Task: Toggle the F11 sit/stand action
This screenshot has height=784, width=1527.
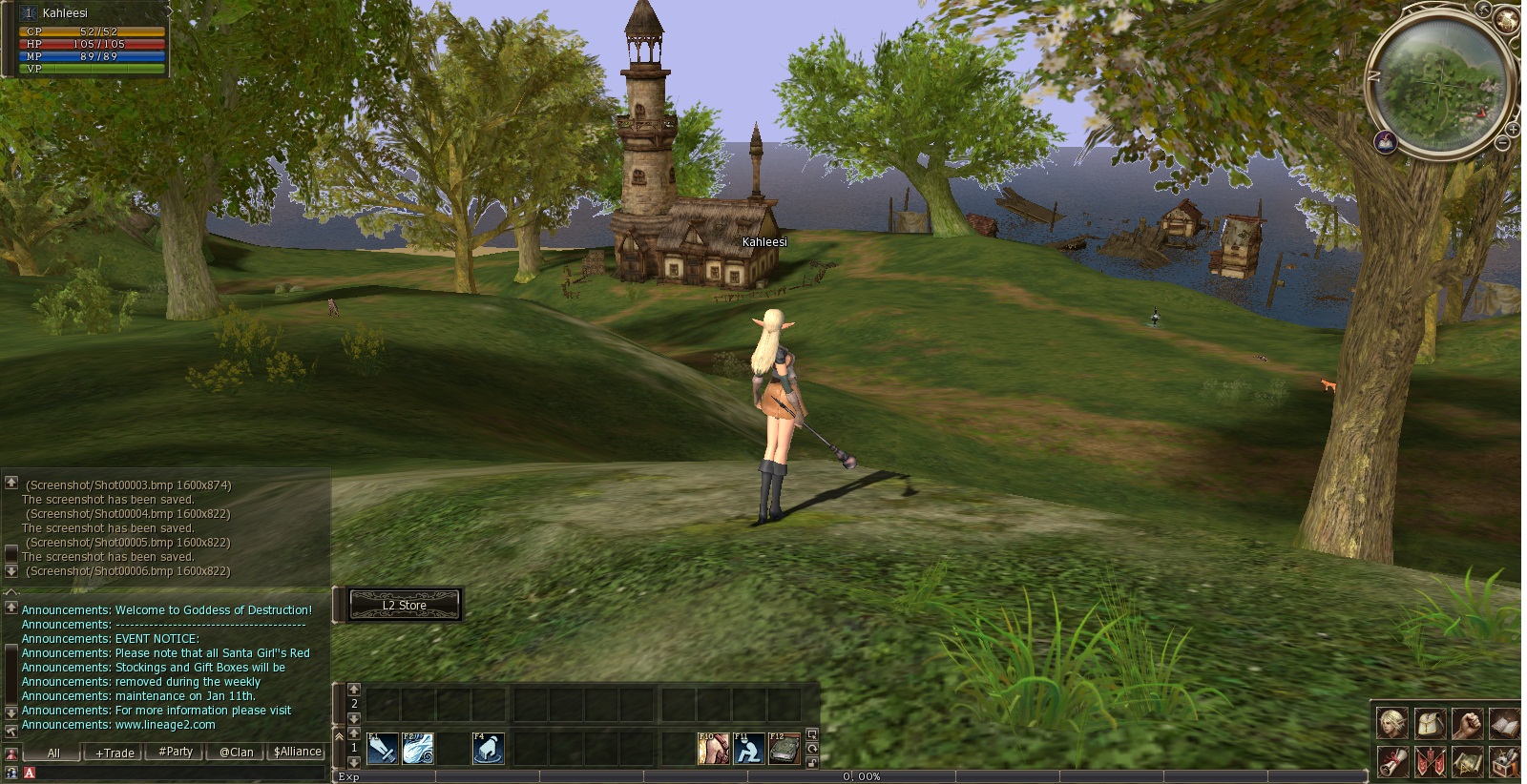Action: [748, 749]
